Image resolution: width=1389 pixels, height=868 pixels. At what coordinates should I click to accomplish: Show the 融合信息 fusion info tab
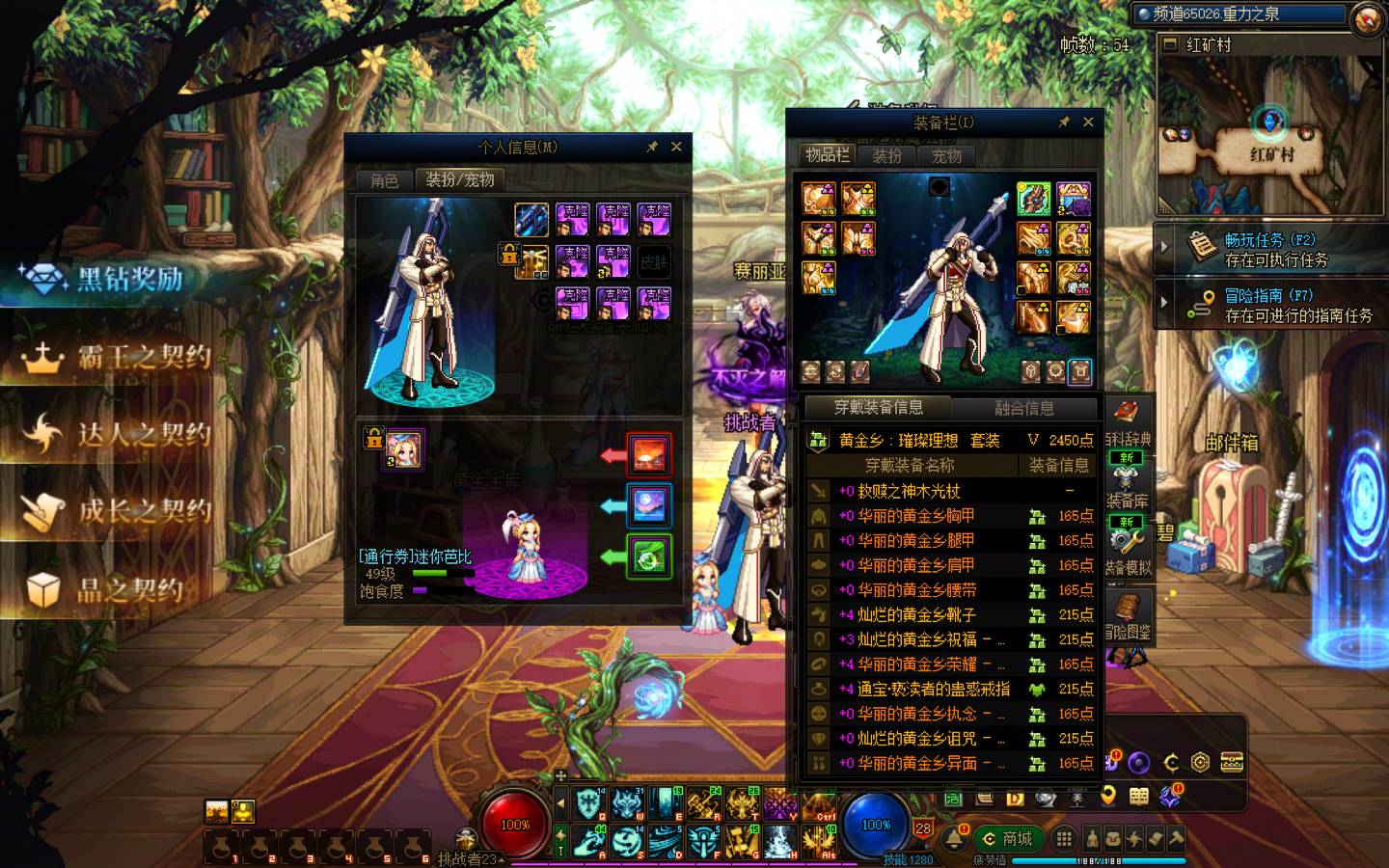1023,408
